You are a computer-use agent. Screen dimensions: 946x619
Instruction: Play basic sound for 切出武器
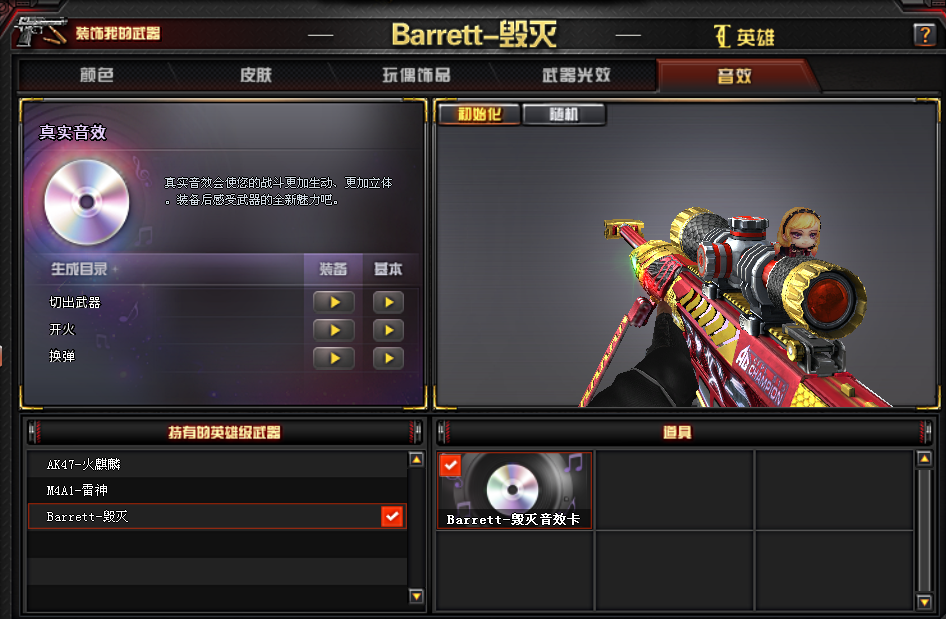point(388,302)
